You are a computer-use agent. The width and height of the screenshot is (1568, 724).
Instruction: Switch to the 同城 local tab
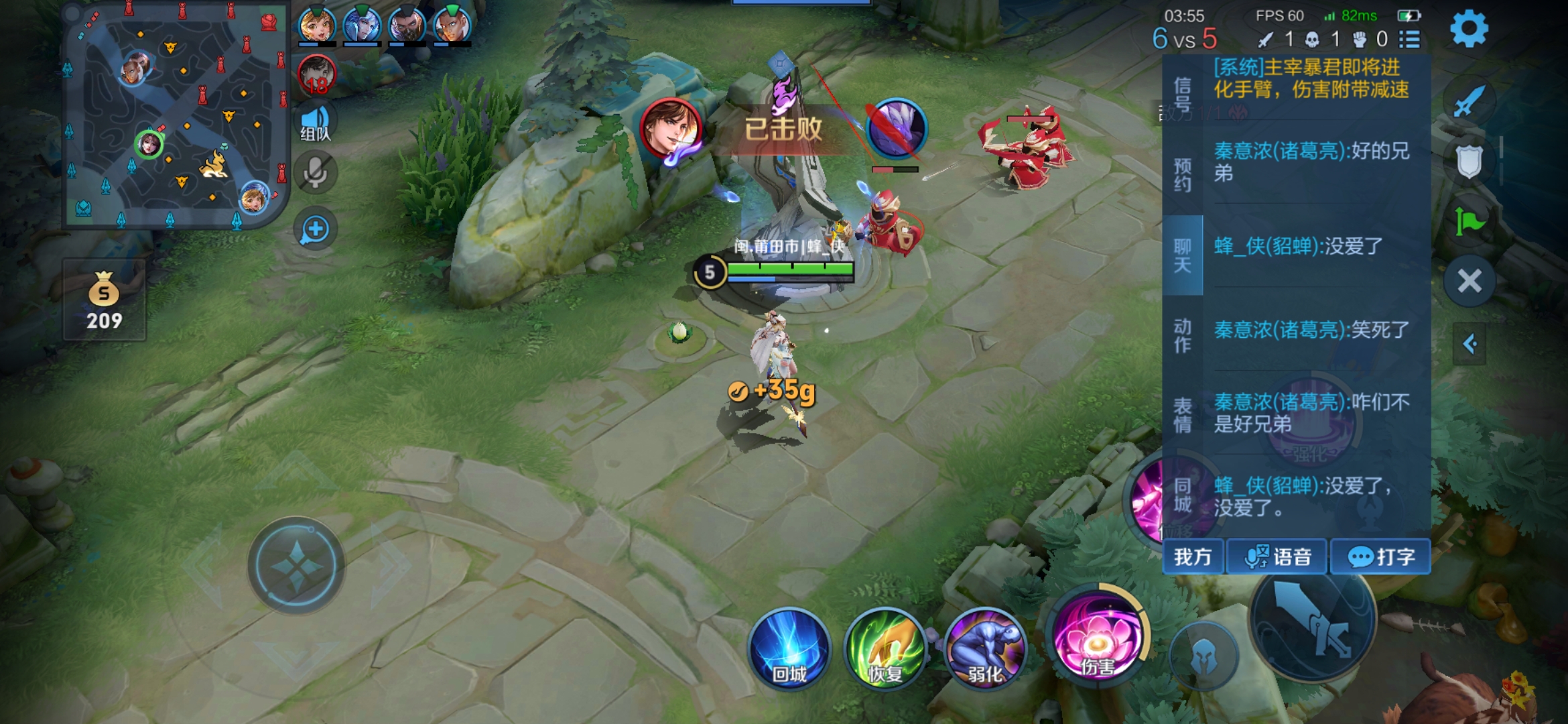pos(1183,495)
